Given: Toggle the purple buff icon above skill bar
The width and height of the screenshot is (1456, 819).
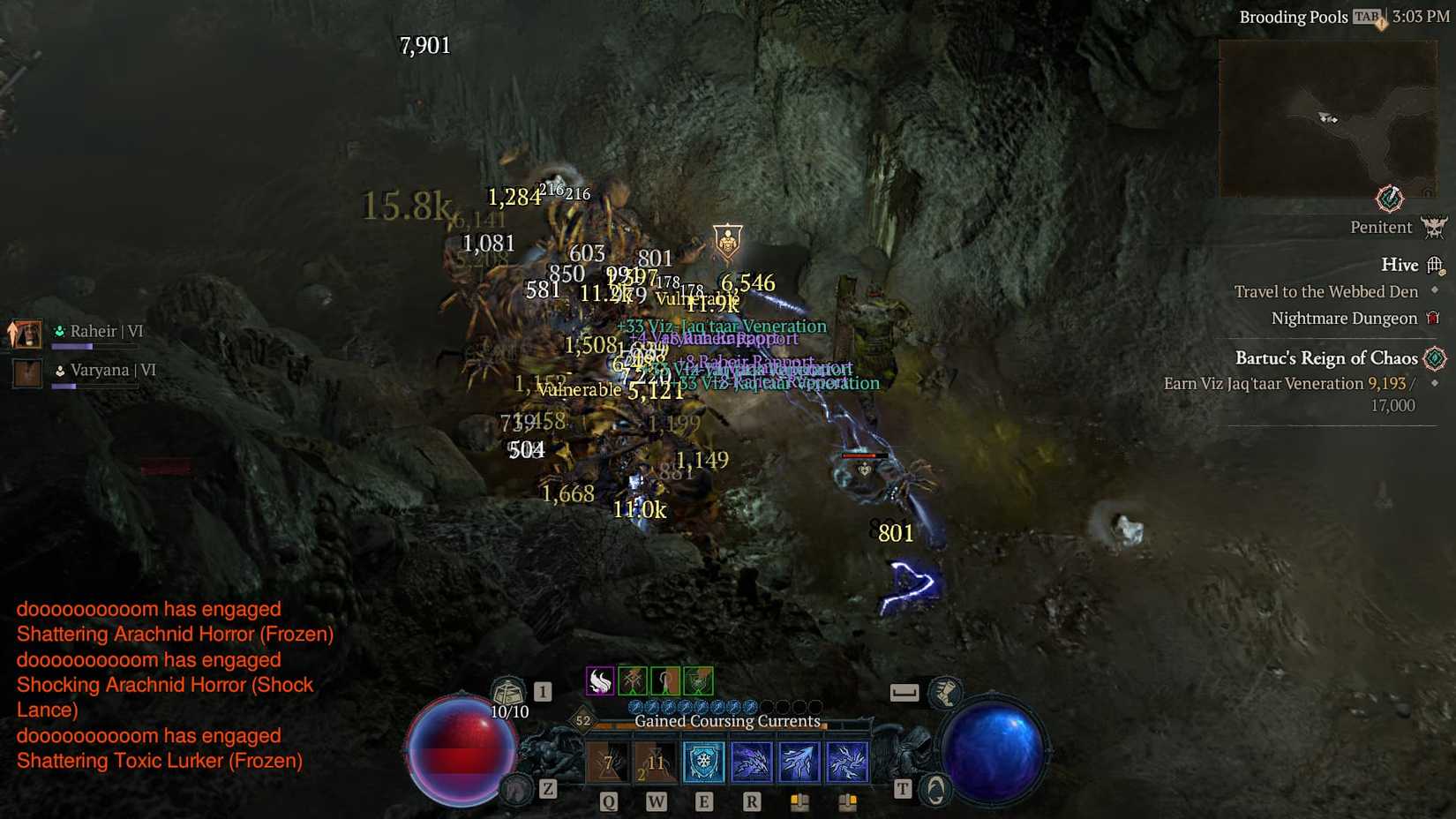Looking at the screenshot, I should [x=600, y=680].
